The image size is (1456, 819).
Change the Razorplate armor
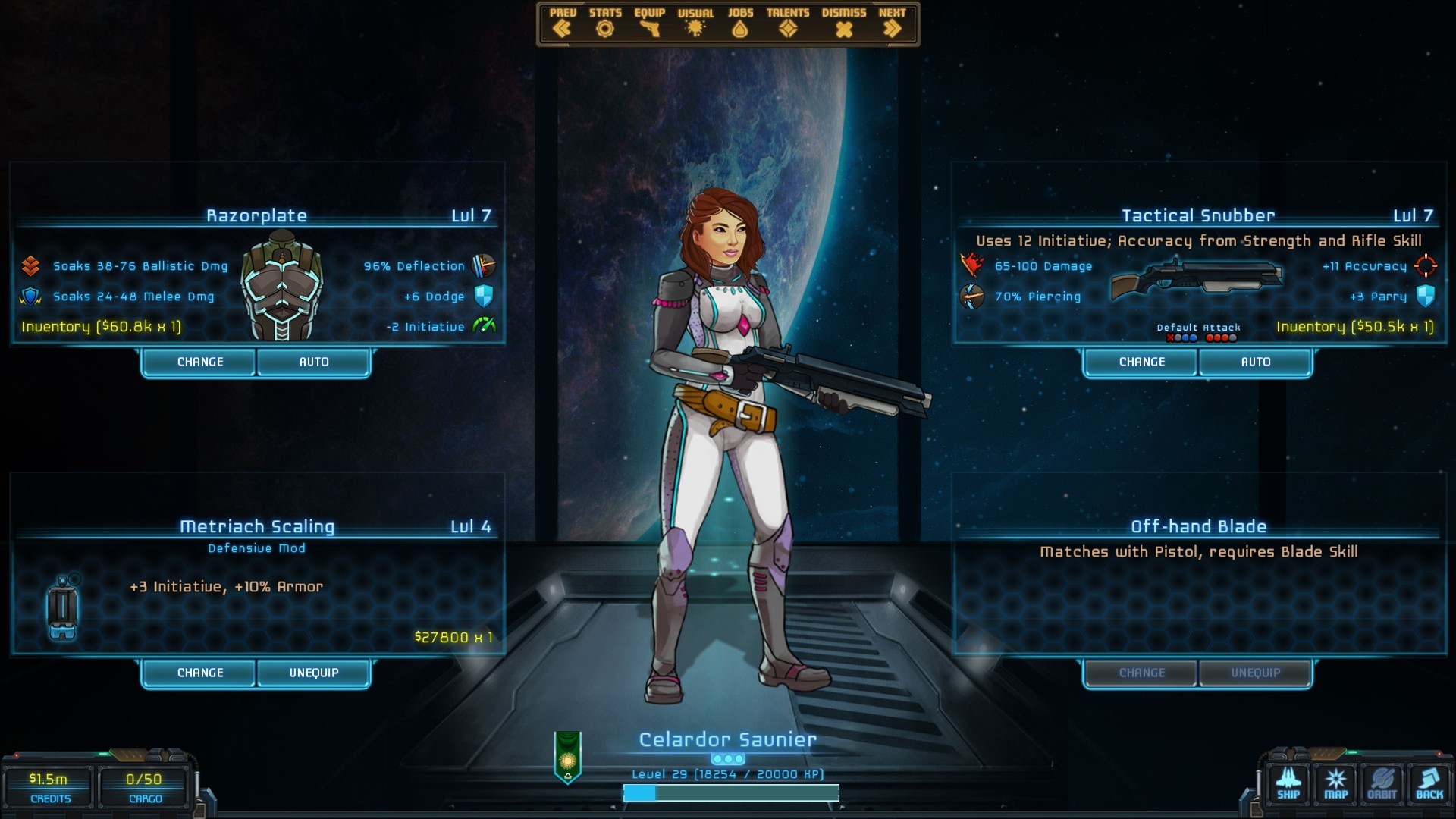click(200, 362)
